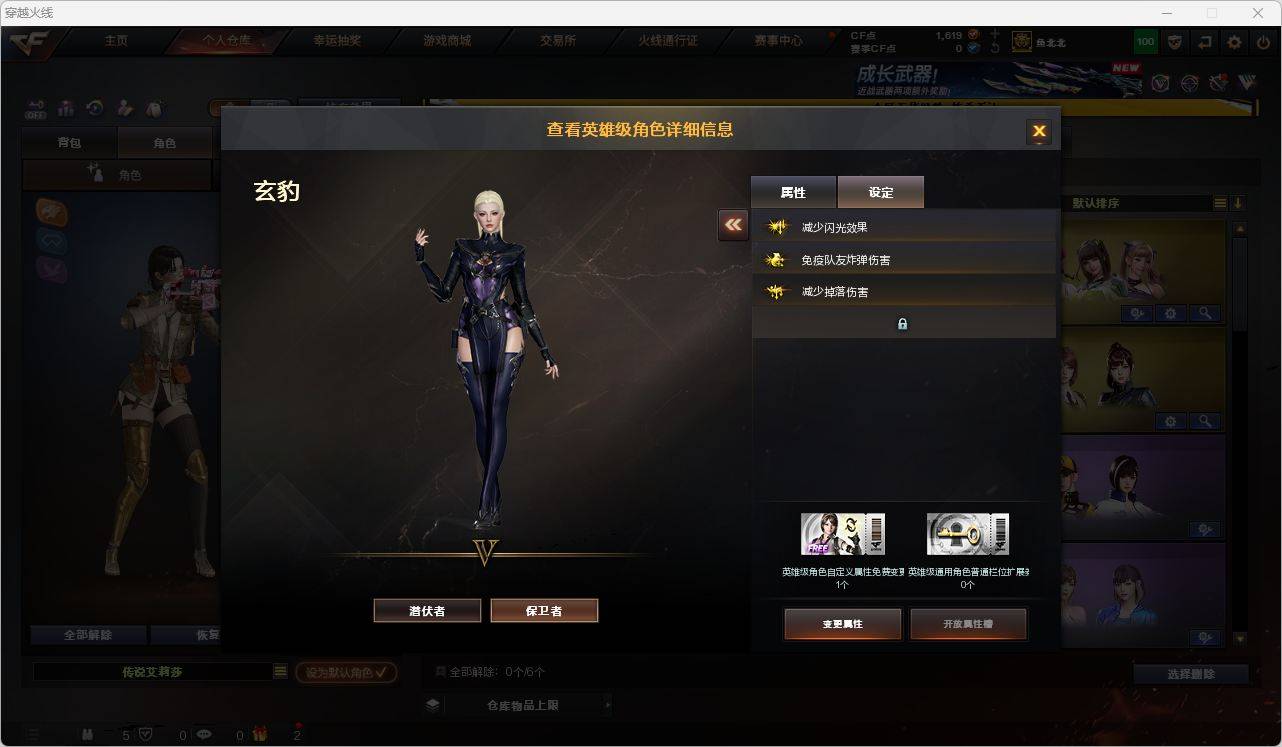Viewport: 1282px width, 747px height.
Task: Click the return arrow icon in the top bar
Action: pos(1203,42)
